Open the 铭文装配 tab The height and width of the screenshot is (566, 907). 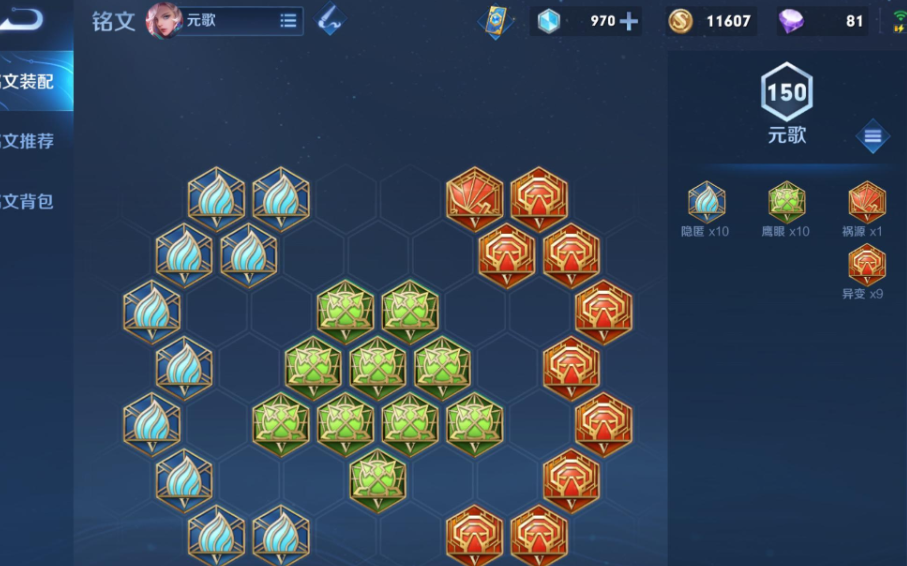[32, 82]
